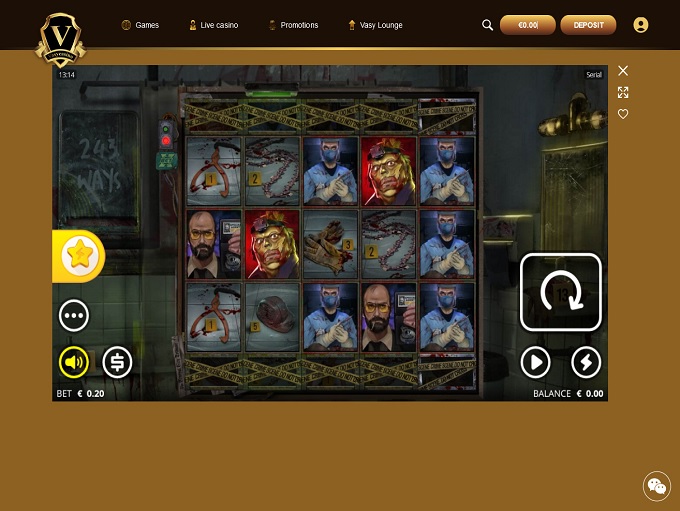Spin the reels with the large spin button
Viewport: 680px width, 511px height.
[x=560, y=292]
